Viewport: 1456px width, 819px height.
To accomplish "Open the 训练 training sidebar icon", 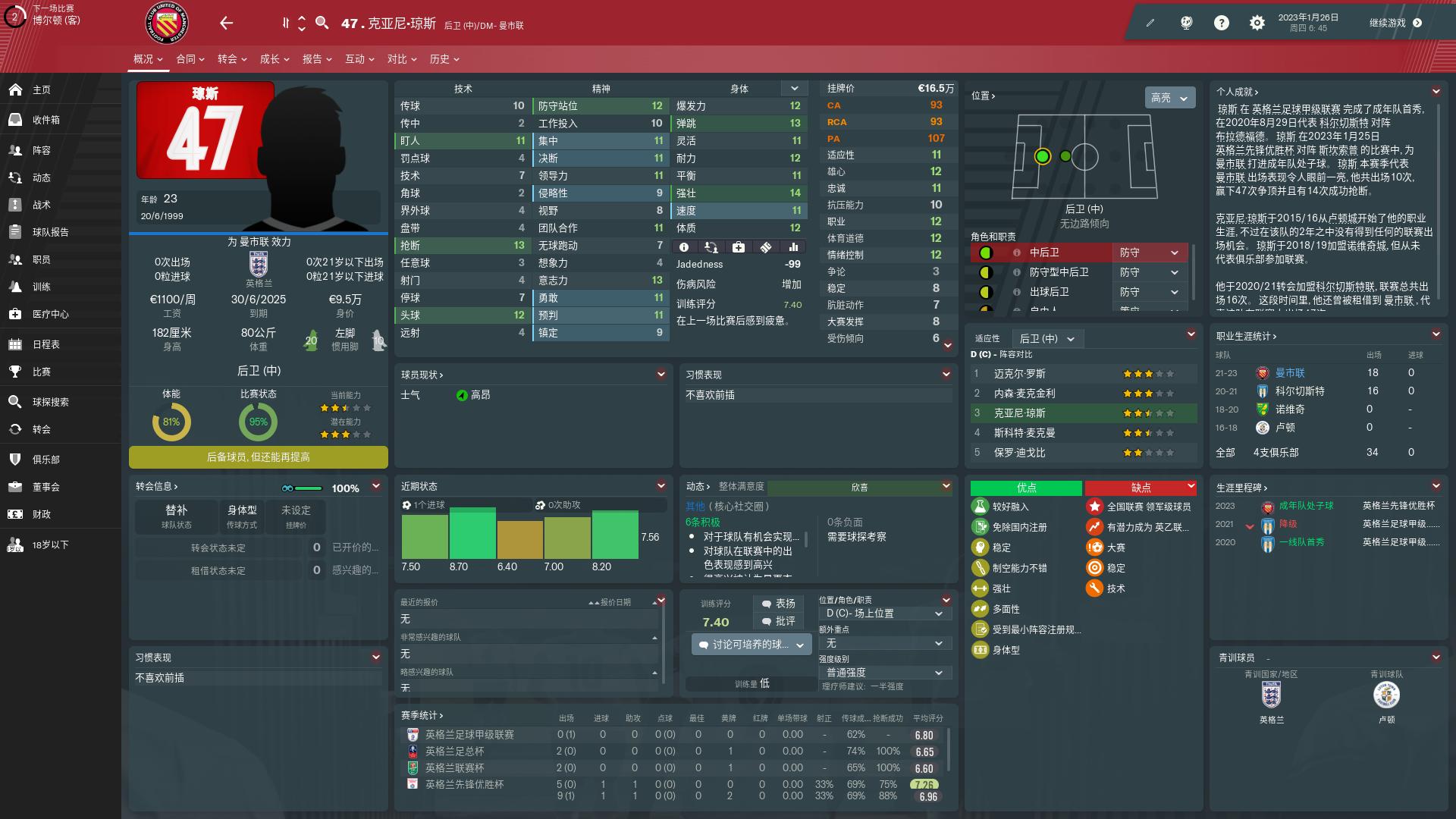I will coord(15,286).
